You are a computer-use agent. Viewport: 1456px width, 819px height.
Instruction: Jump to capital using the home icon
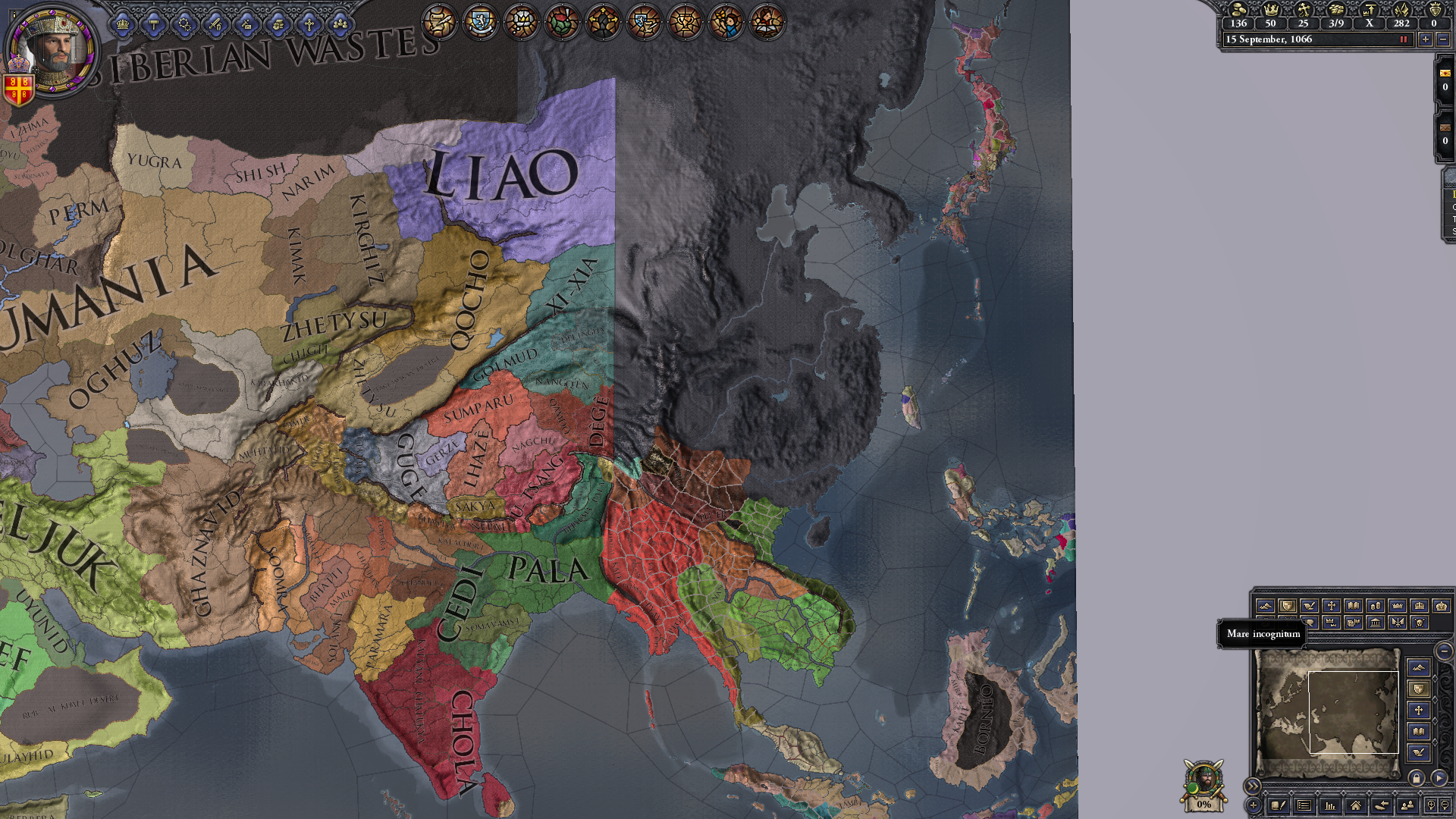[1357, 805]
